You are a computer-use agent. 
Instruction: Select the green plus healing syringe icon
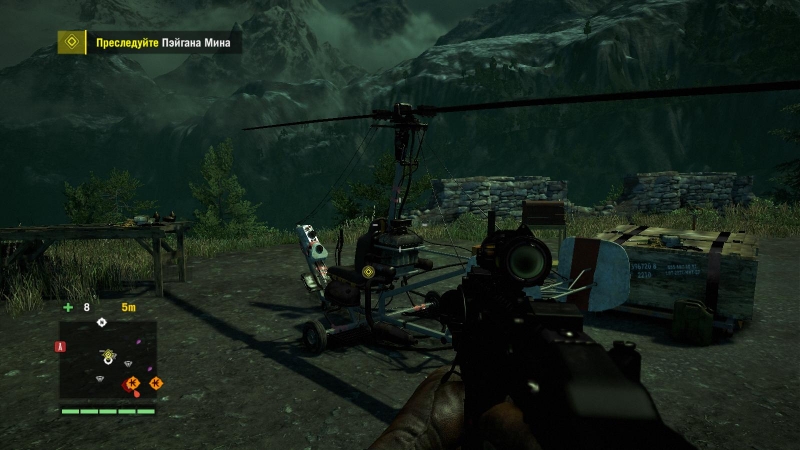point(68,307)
